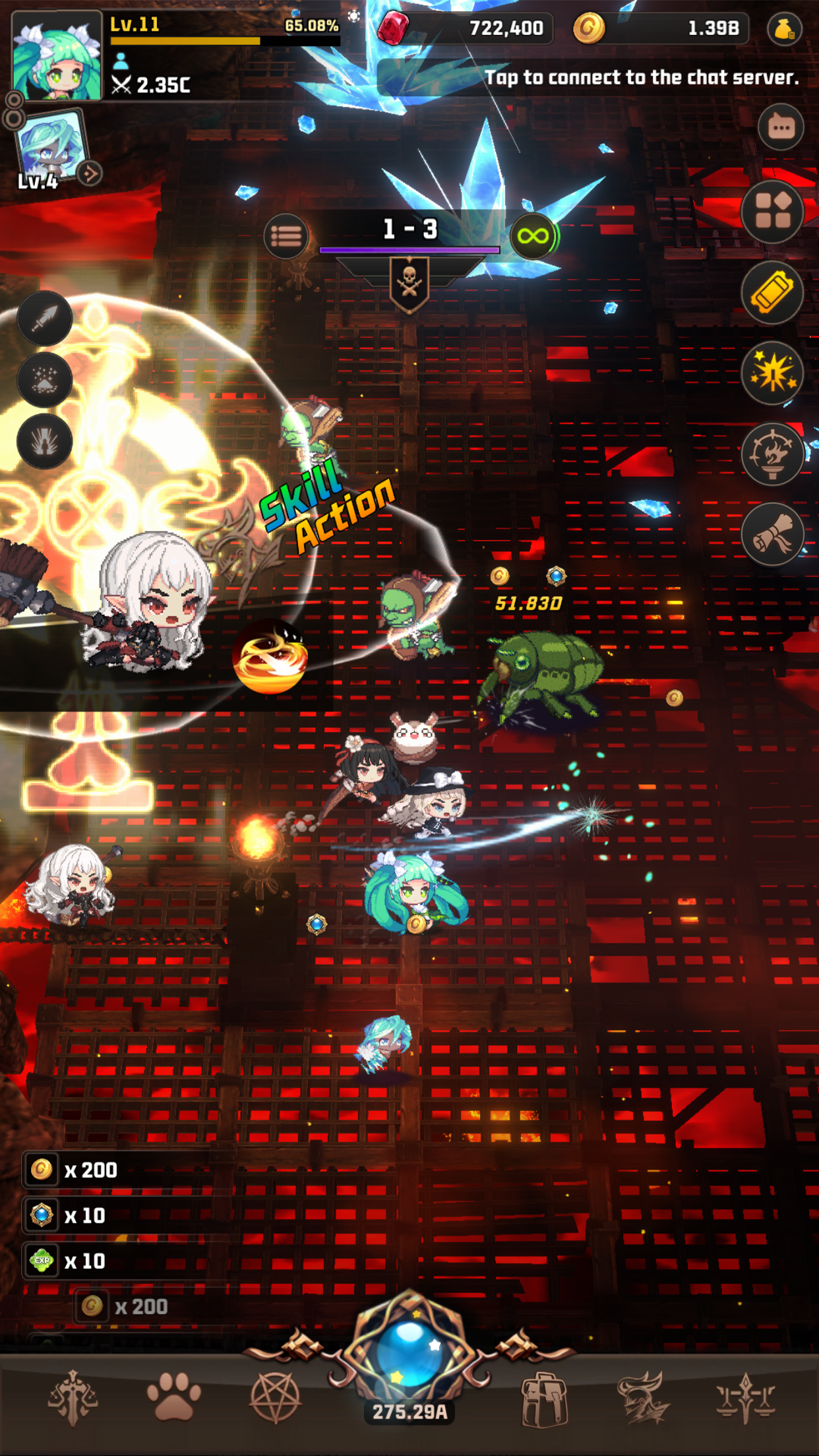Open the green-haired player avatar profile
The image size is (819, 1456).
pos(57,57)
